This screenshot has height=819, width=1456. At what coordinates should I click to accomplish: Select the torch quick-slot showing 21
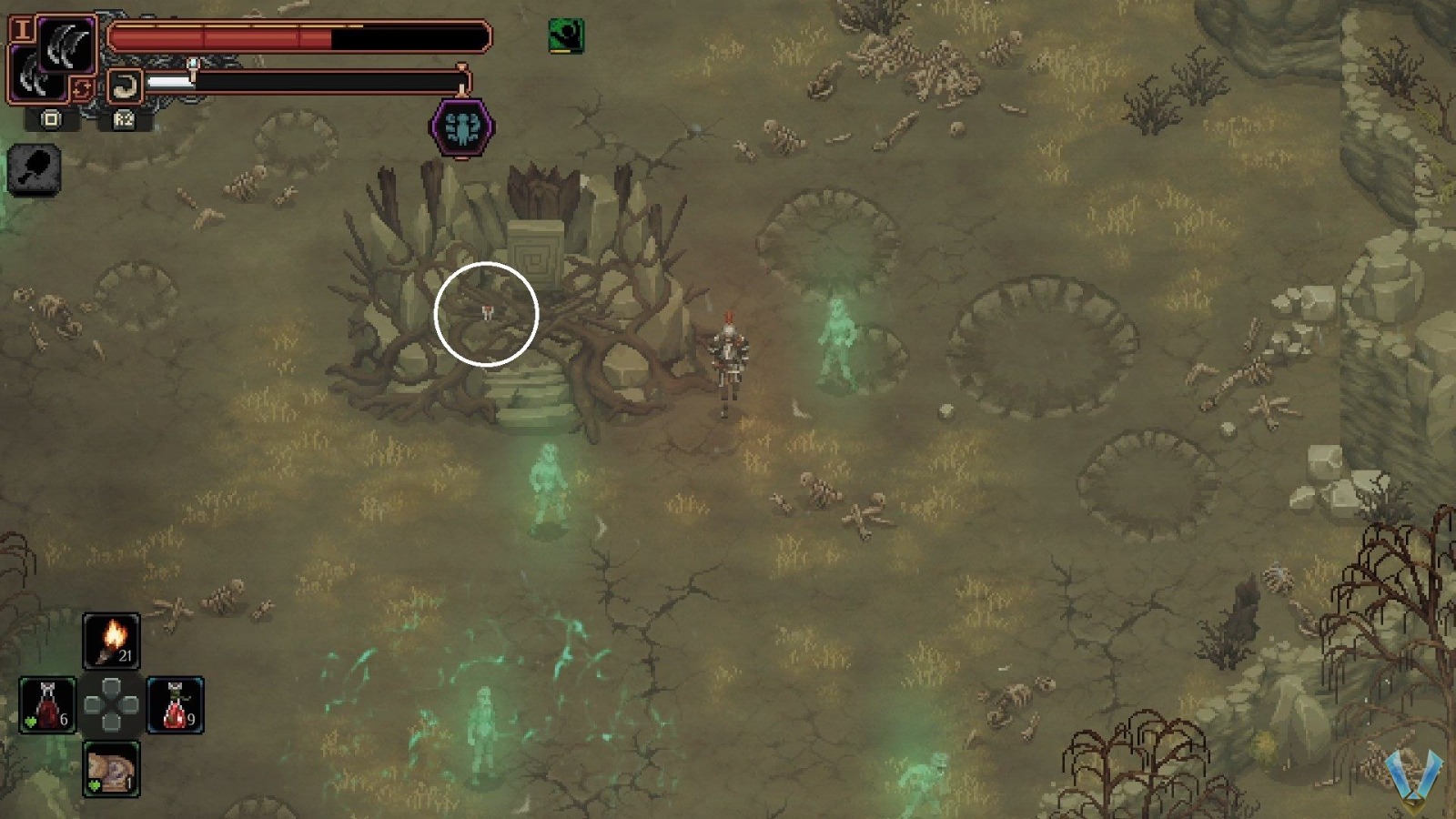click(111, 640)
